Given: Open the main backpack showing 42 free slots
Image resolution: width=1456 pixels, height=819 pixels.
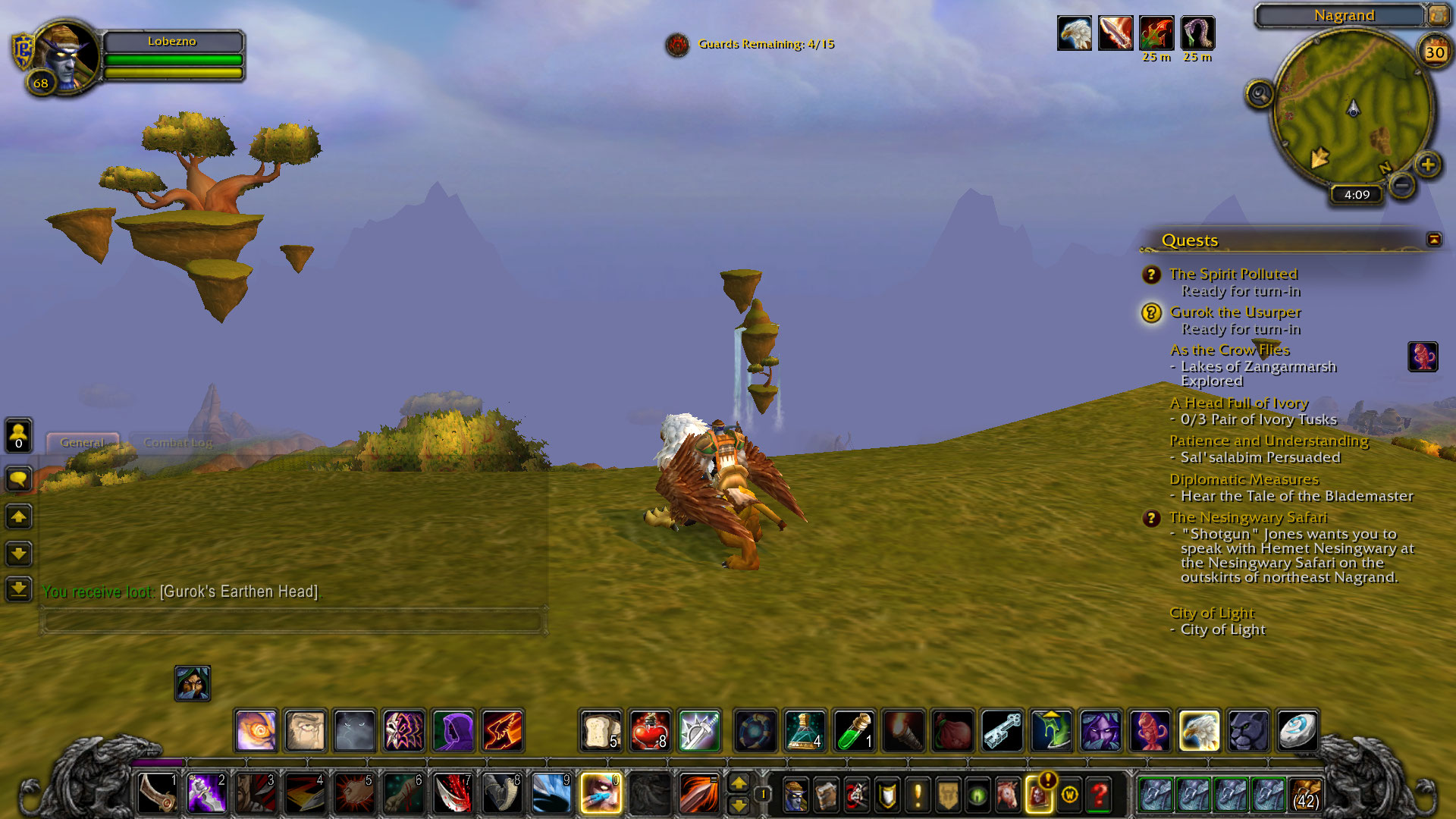Looking at the screenshot, I should pyautogui.click(x=1305, y=795).
